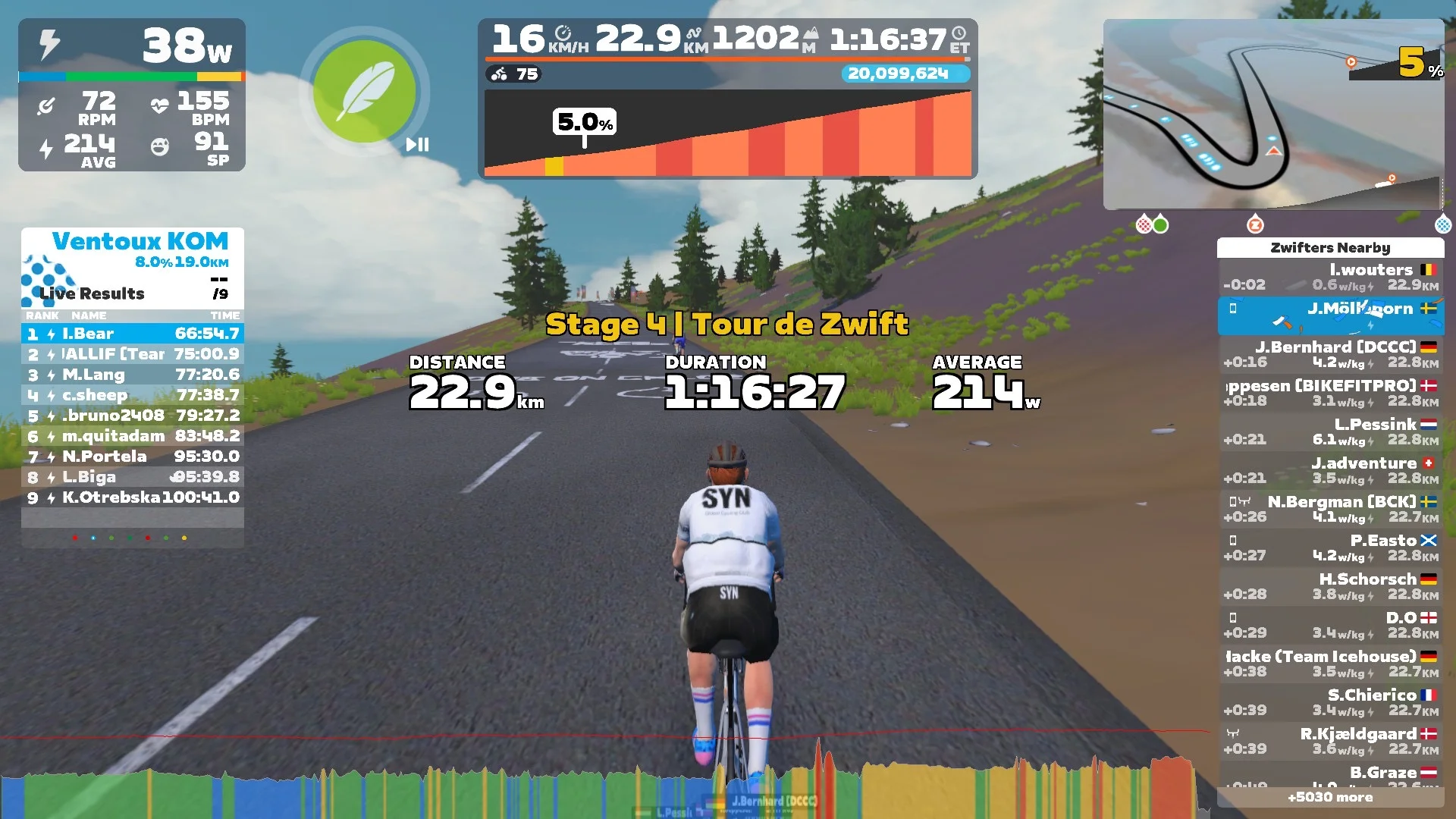1456x819 pixels.
Task: Select H.Schorsch rider row
Action: 1330,587
